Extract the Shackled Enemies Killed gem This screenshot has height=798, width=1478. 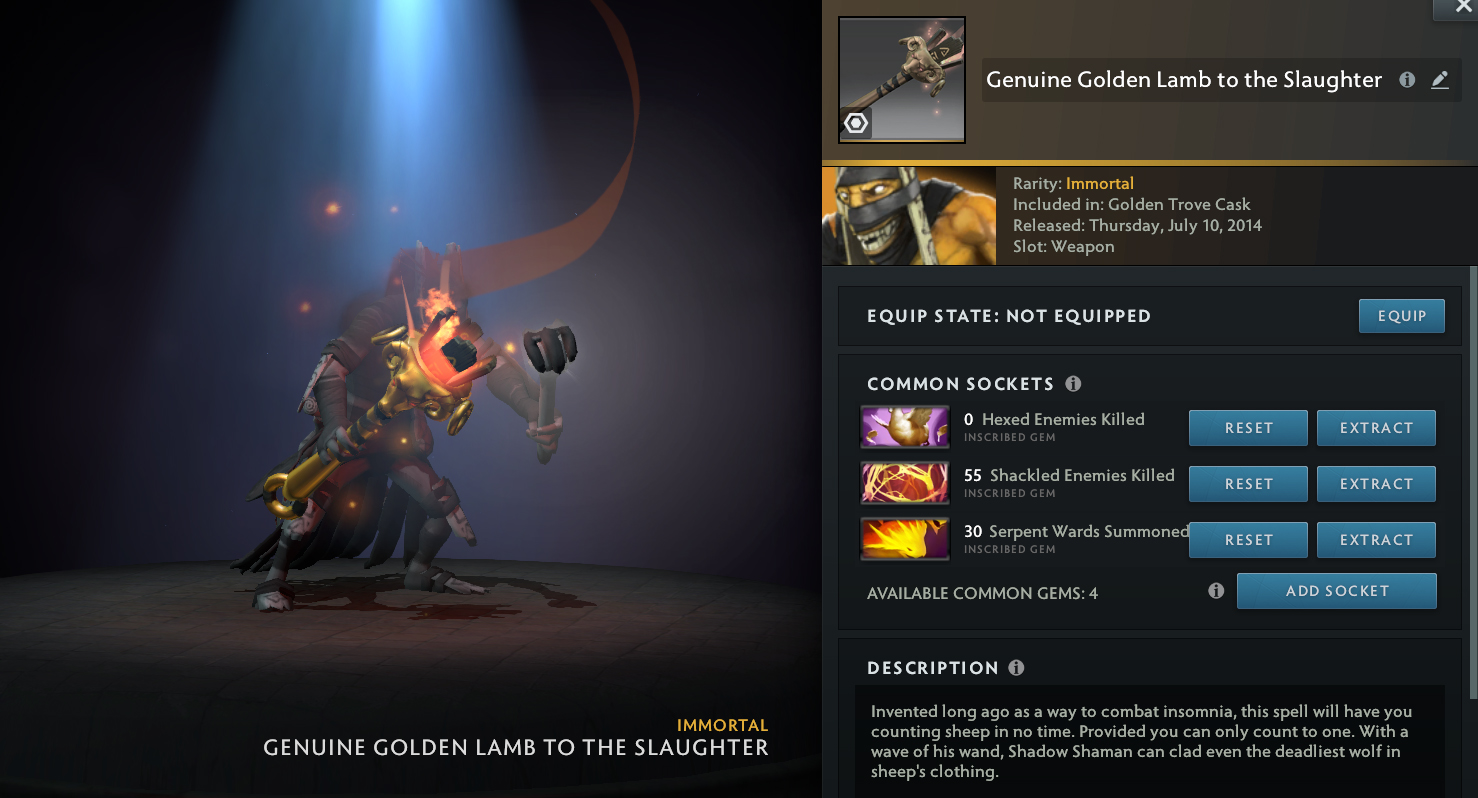click(x=1376, y=484)
